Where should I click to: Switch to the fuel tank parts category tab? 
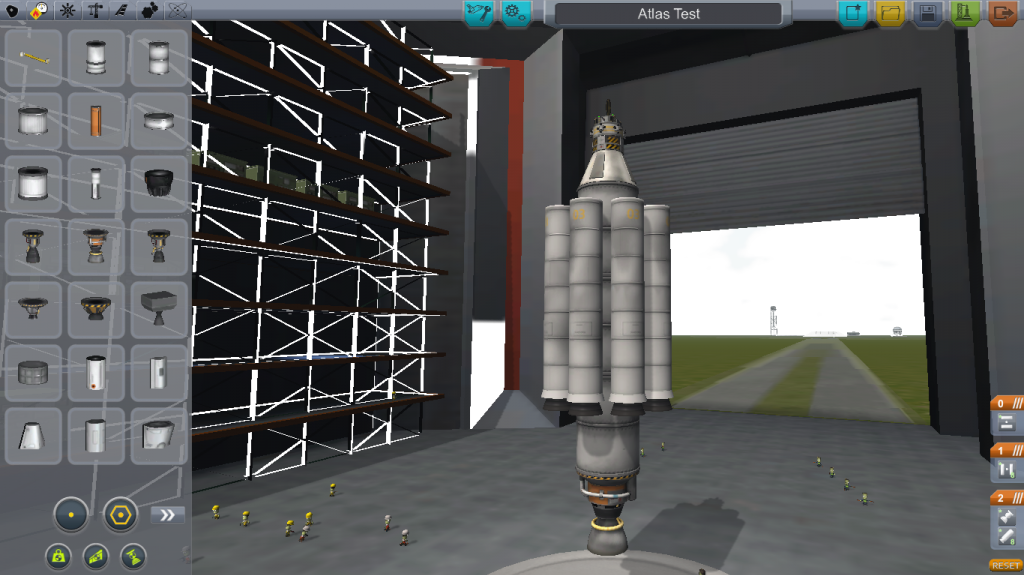point(40,11)
